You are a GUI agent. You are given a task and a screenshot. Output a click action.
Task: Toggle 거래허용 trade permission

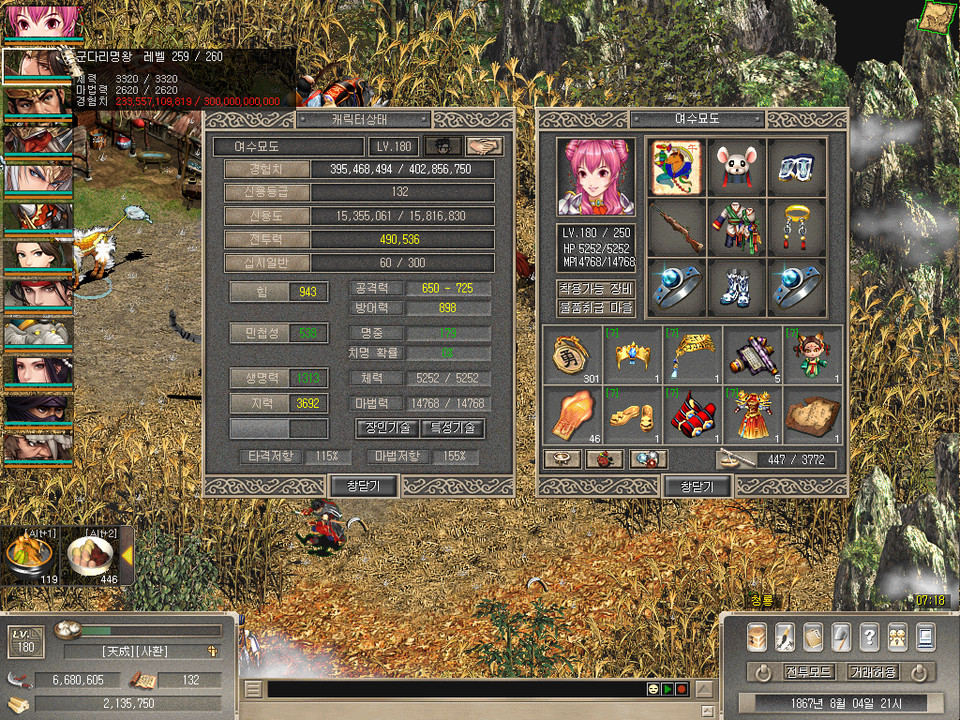point(872,672)
